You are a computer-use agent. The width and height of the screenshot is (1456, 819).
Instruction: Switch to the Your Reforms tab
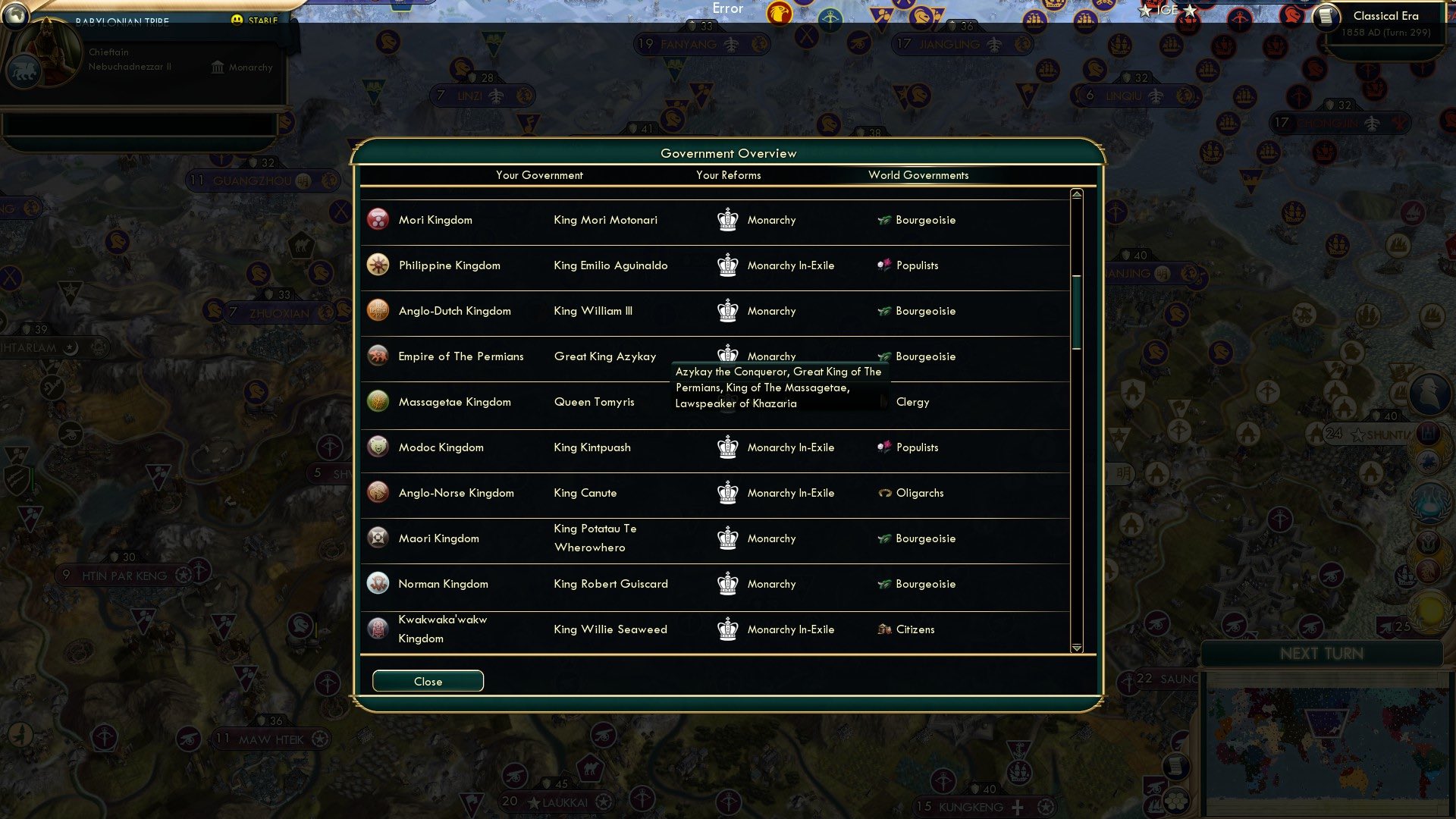click(x=726, y=175)
